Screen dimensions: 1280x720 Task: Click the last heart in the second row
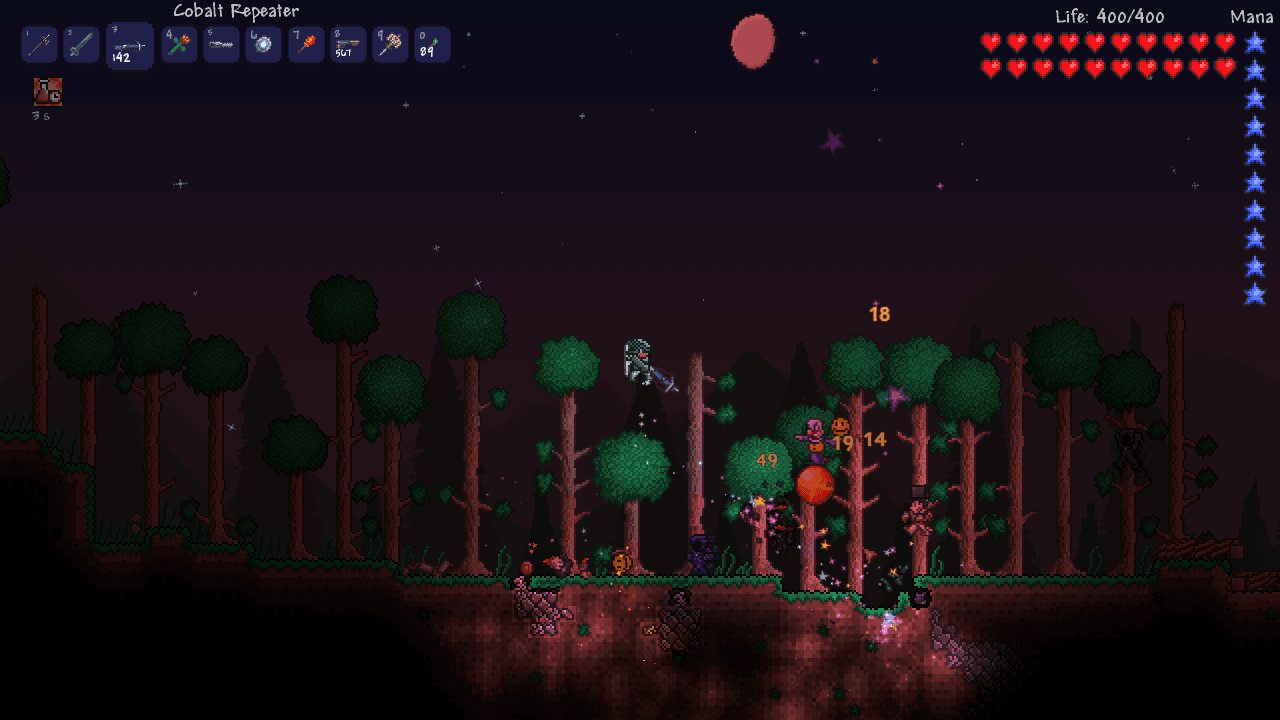pyautogui.click(x=1225, y=66)
